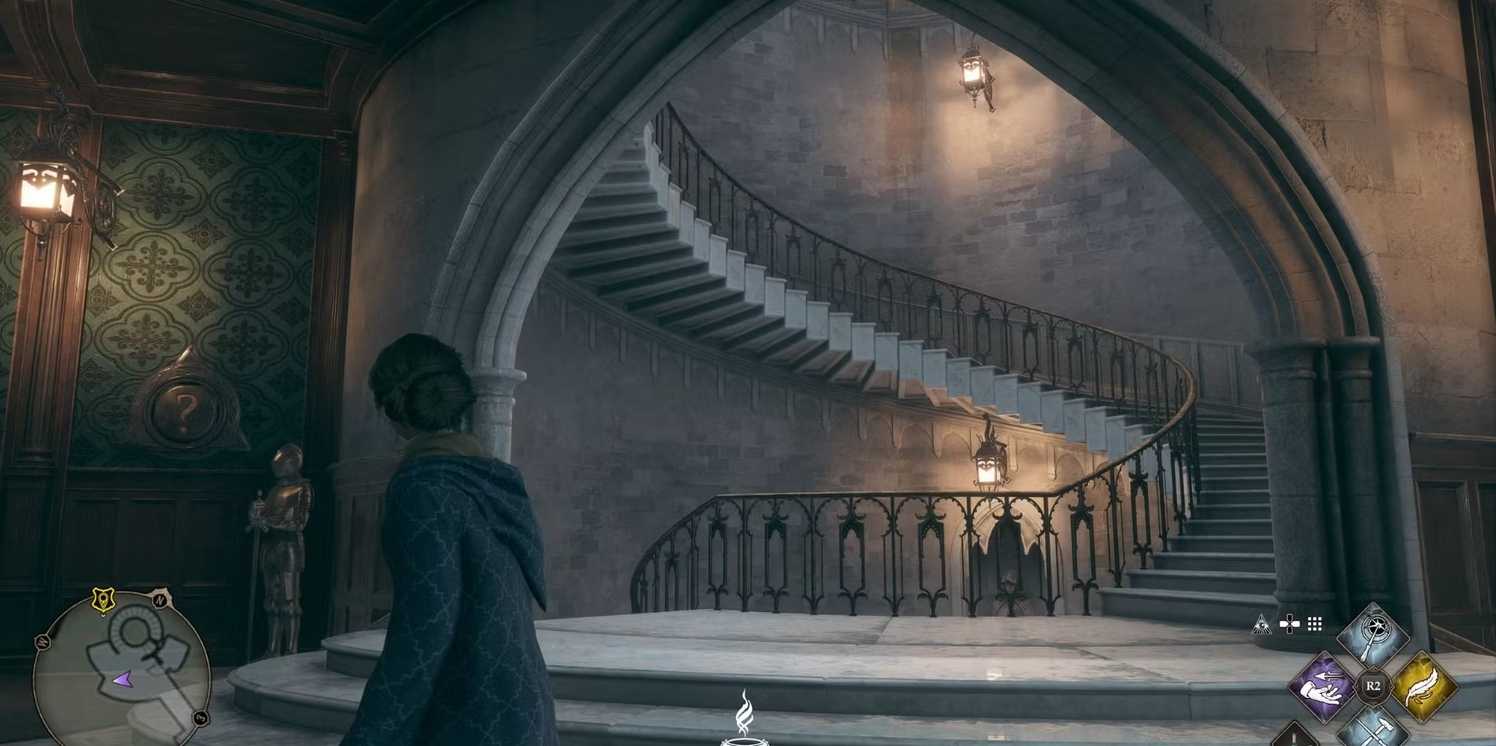This screenshot has height=746, width=1496.
Task: Cast the Reparo hammer spell
Action: (x=1372, y=731)
